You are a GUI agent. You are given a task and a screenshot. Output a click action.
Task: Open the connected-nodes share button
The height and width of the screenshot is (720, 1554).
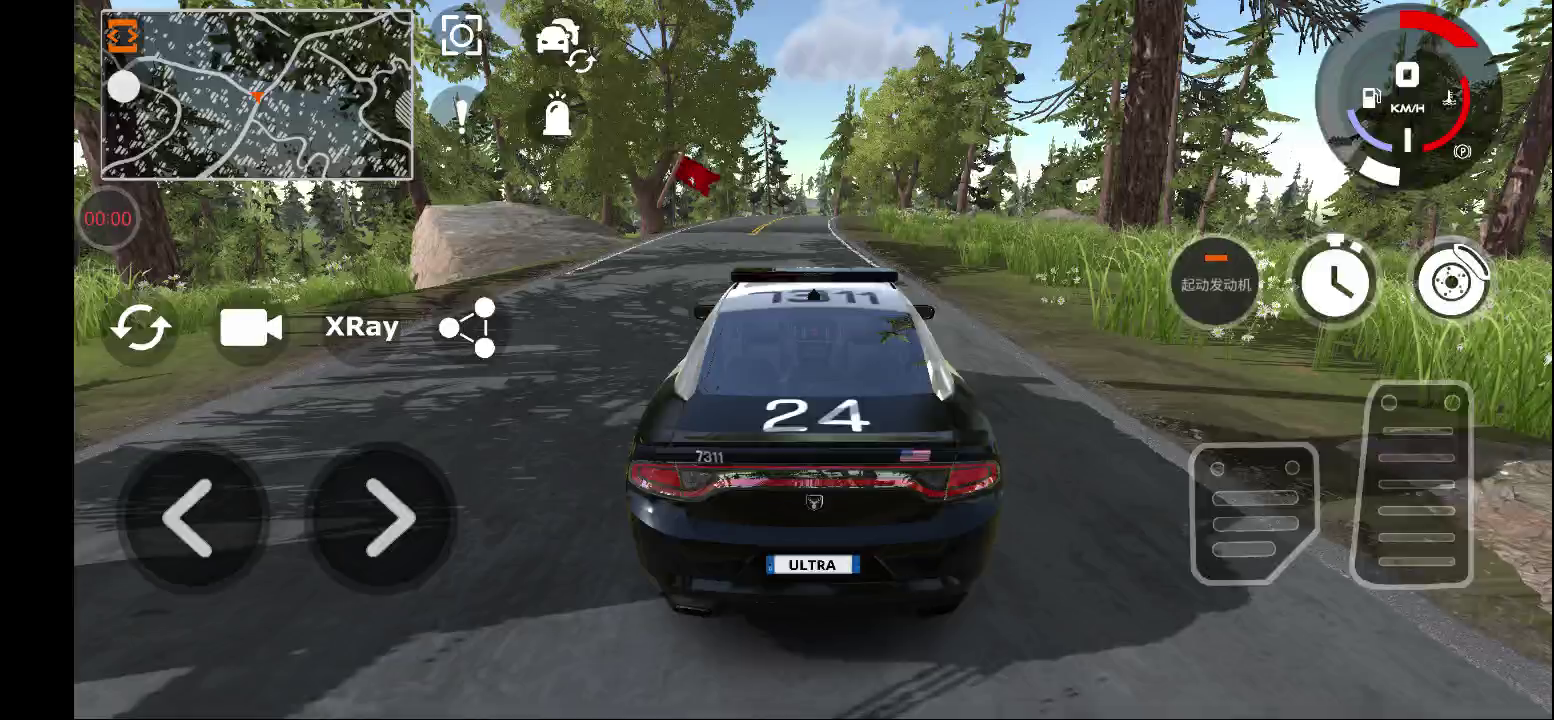[x=468, y=327]
